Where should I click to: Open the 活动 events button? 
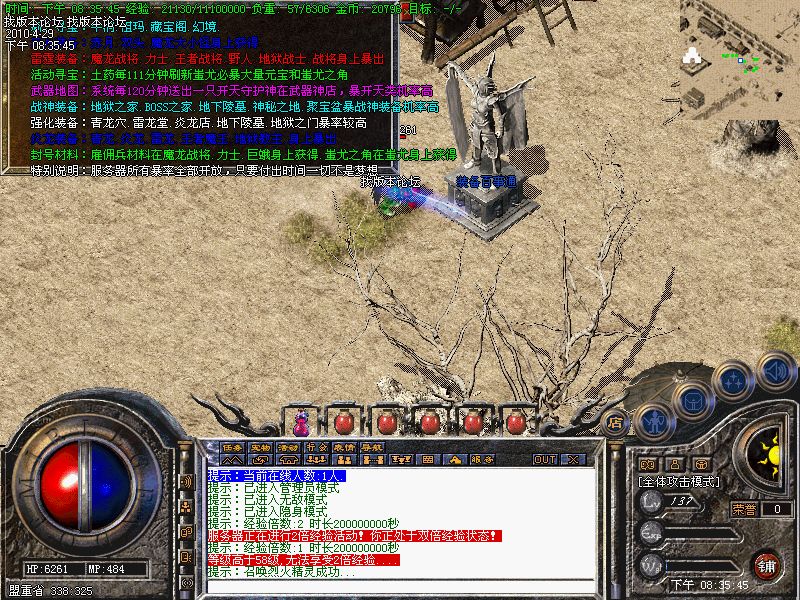289,446
